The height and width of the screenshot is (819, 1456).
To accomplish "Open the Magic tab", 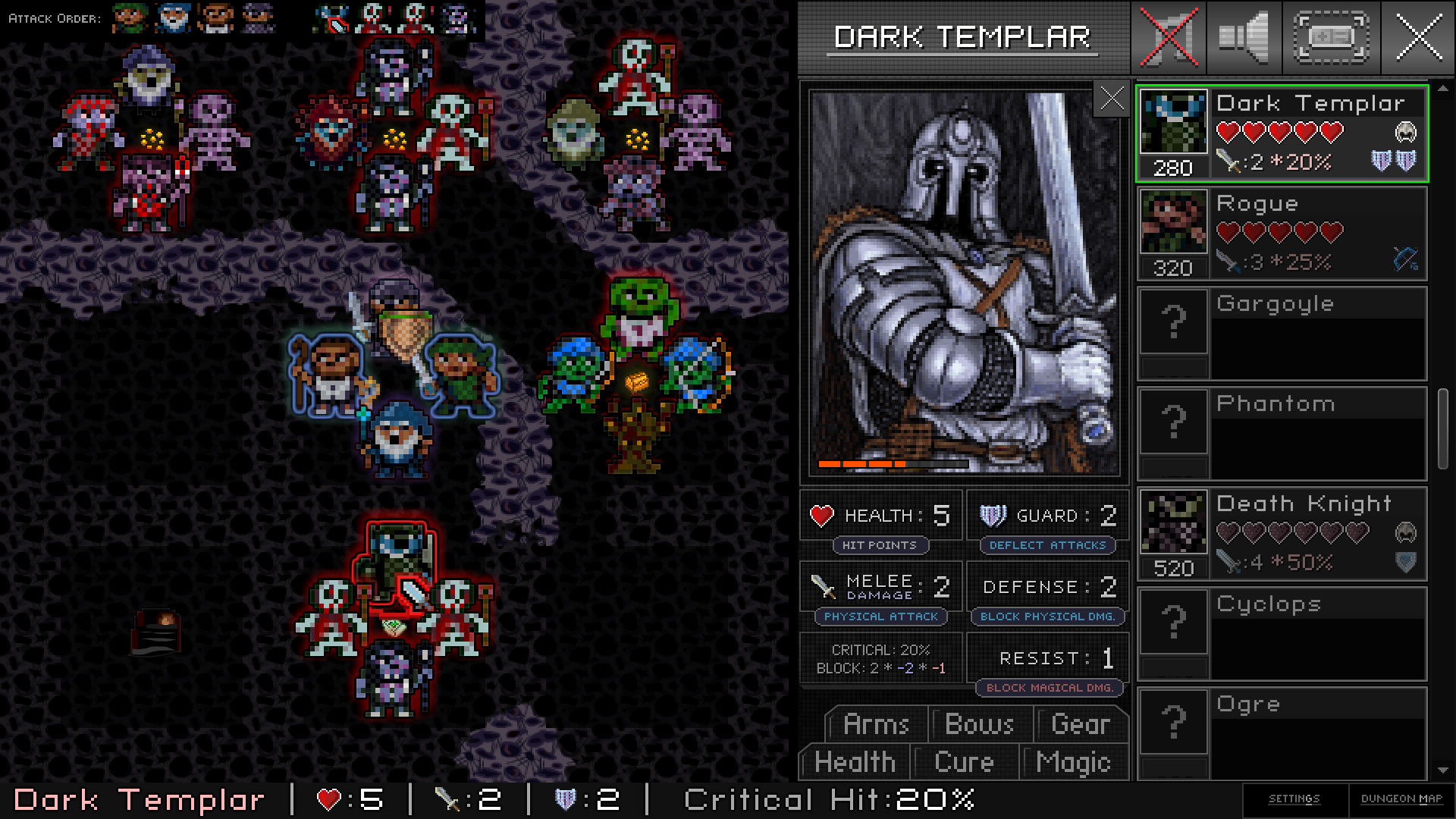I will (x=1074, y=762).
